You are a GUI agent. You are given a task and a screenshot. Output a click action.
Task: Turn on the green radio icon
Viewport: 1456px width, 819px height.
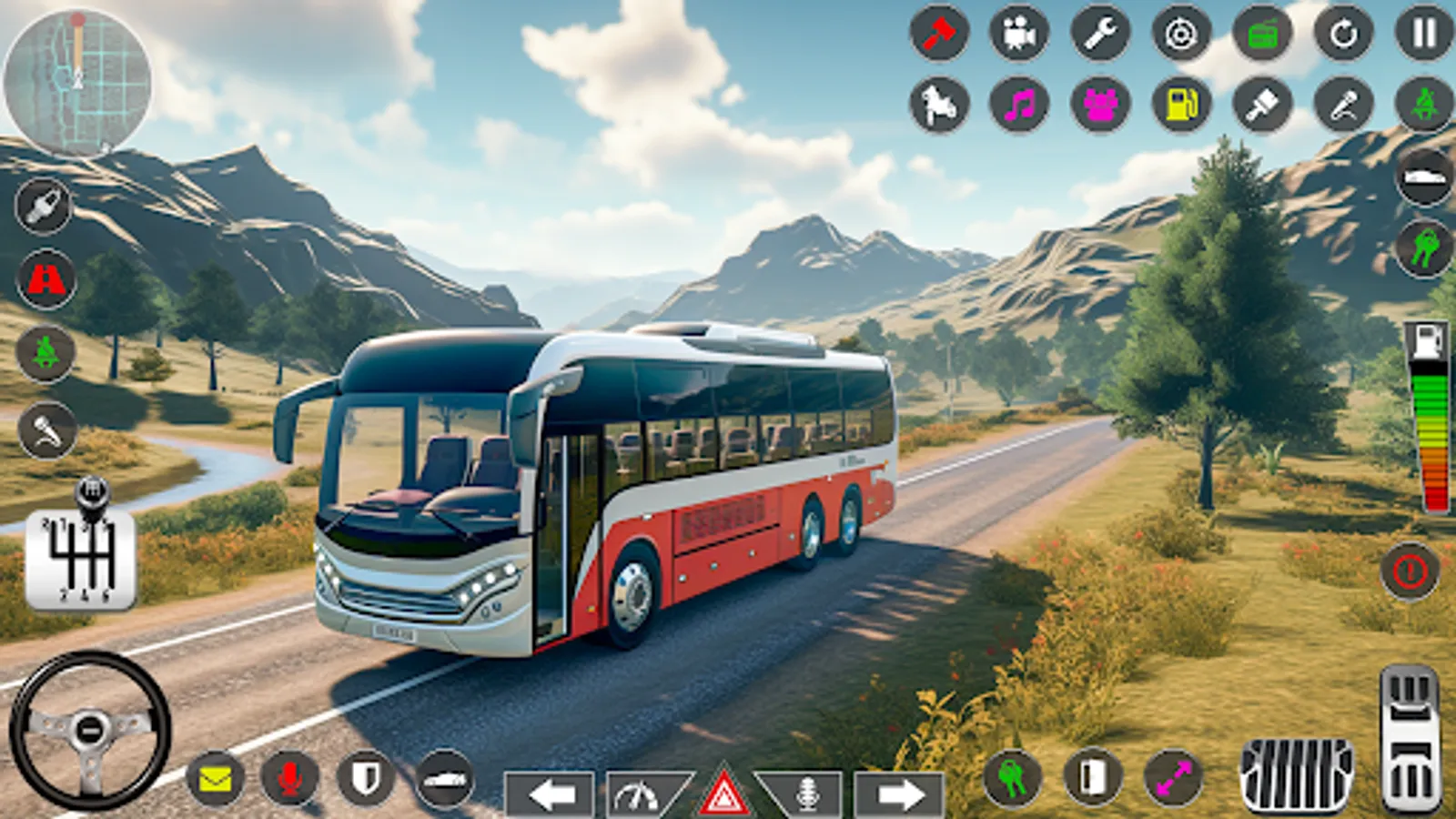1262,34
